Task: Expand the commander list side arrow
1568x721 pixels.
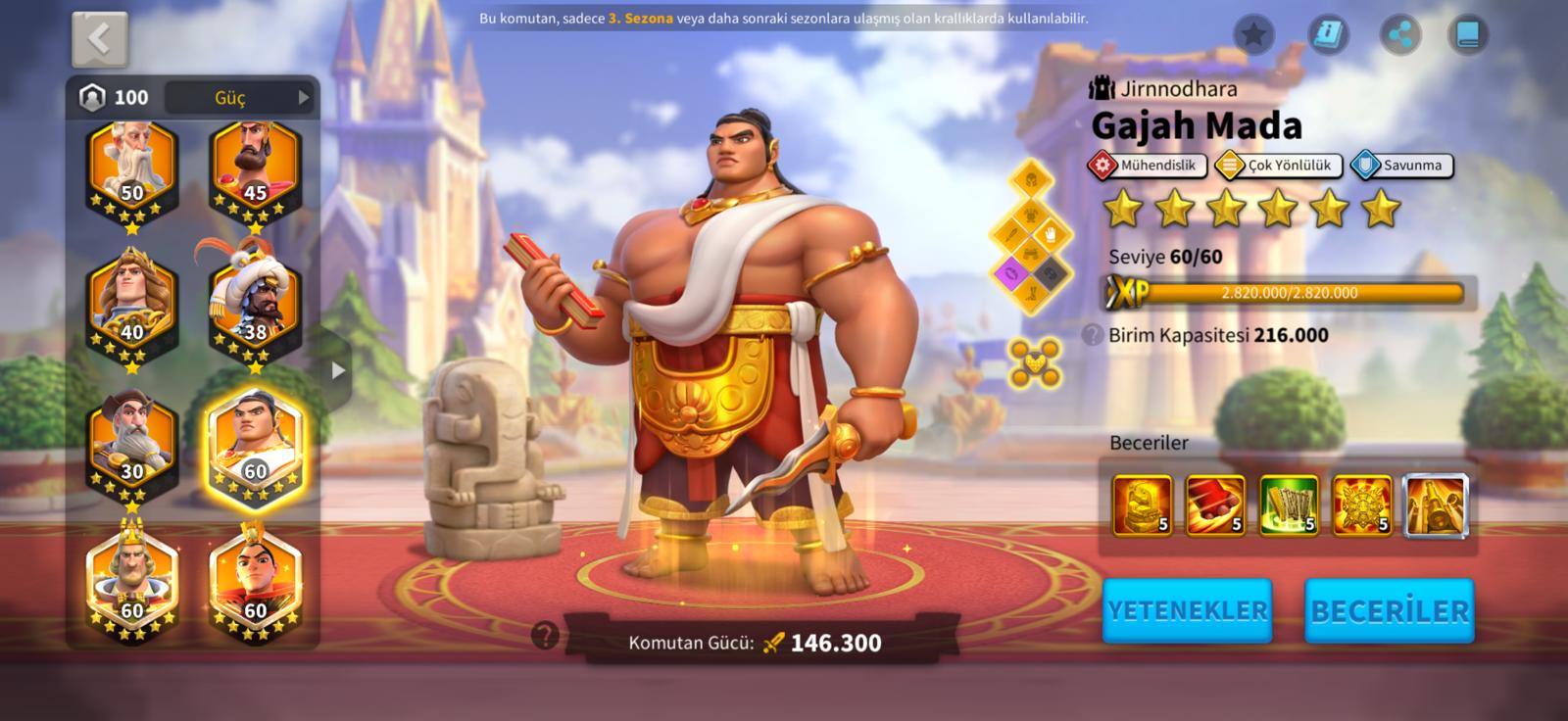Action: [x=338, y=370]
